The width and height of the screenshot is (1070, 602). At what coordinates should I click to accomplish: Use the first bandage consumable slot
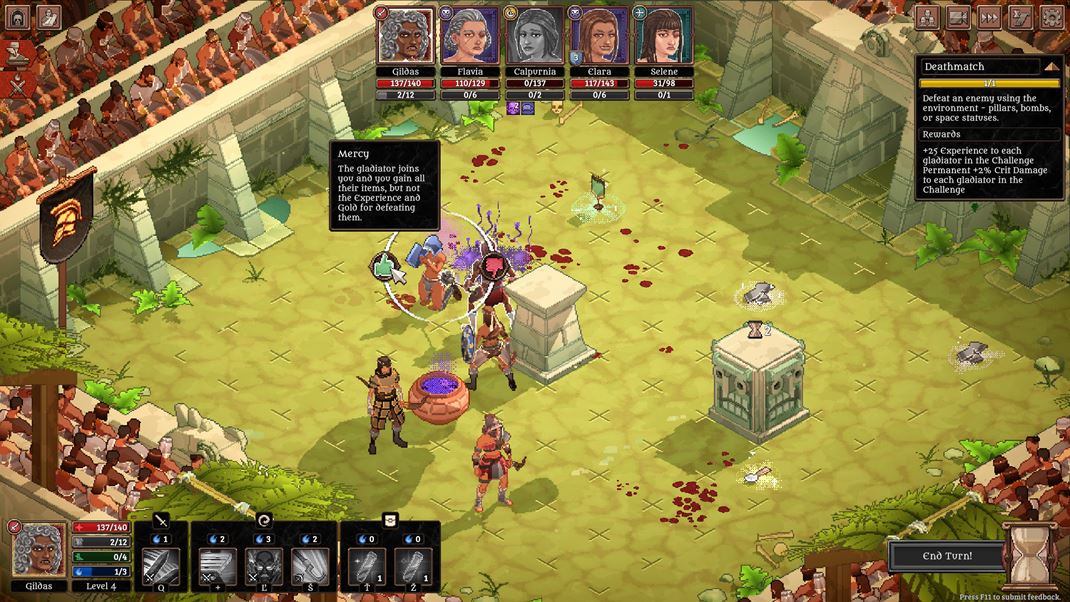pyautogui.click(x=366, y=567)
